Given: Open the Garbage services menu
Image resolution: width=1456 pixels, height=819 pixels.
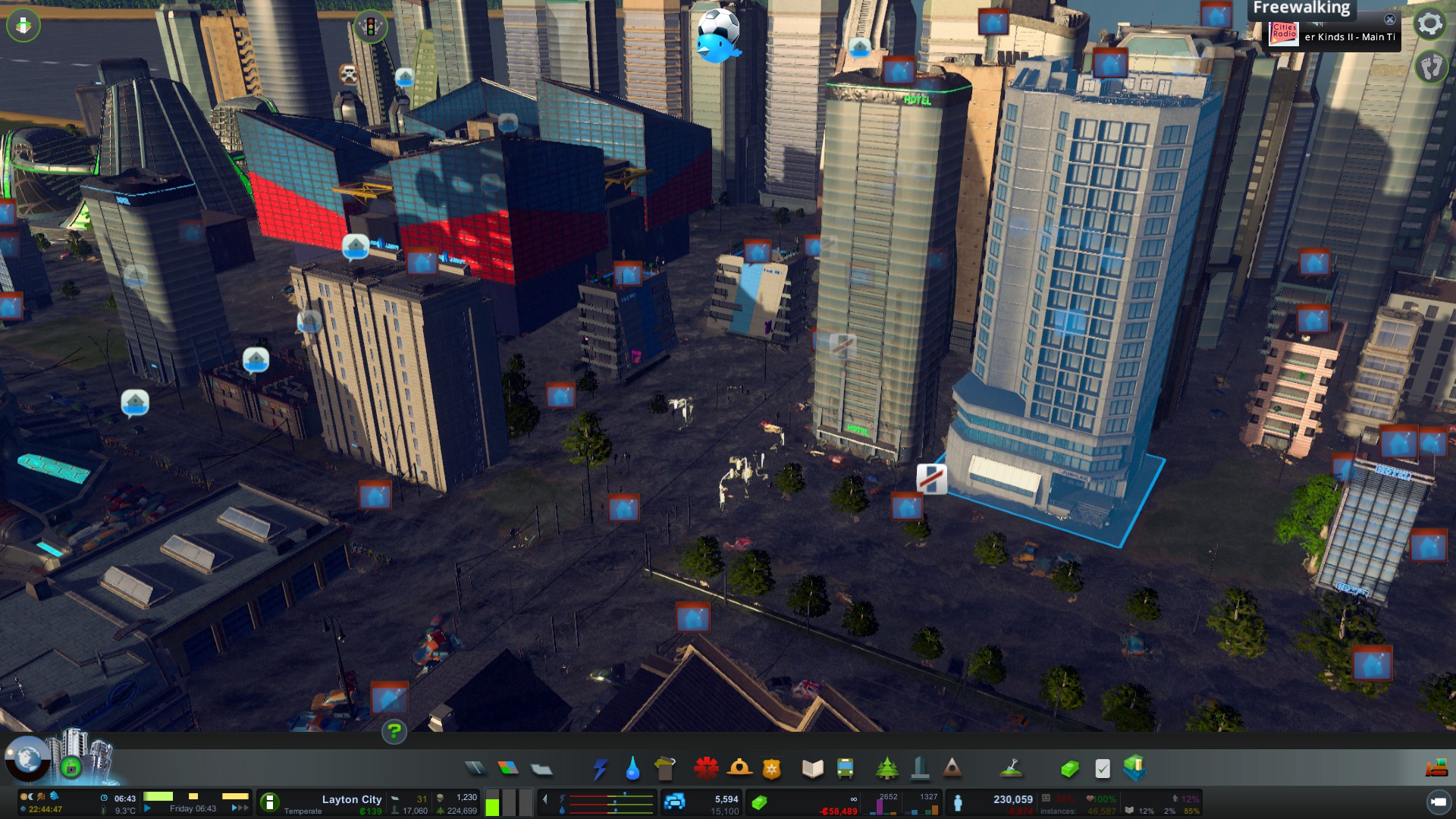Looking at the screenshot, I should (665, 769).
